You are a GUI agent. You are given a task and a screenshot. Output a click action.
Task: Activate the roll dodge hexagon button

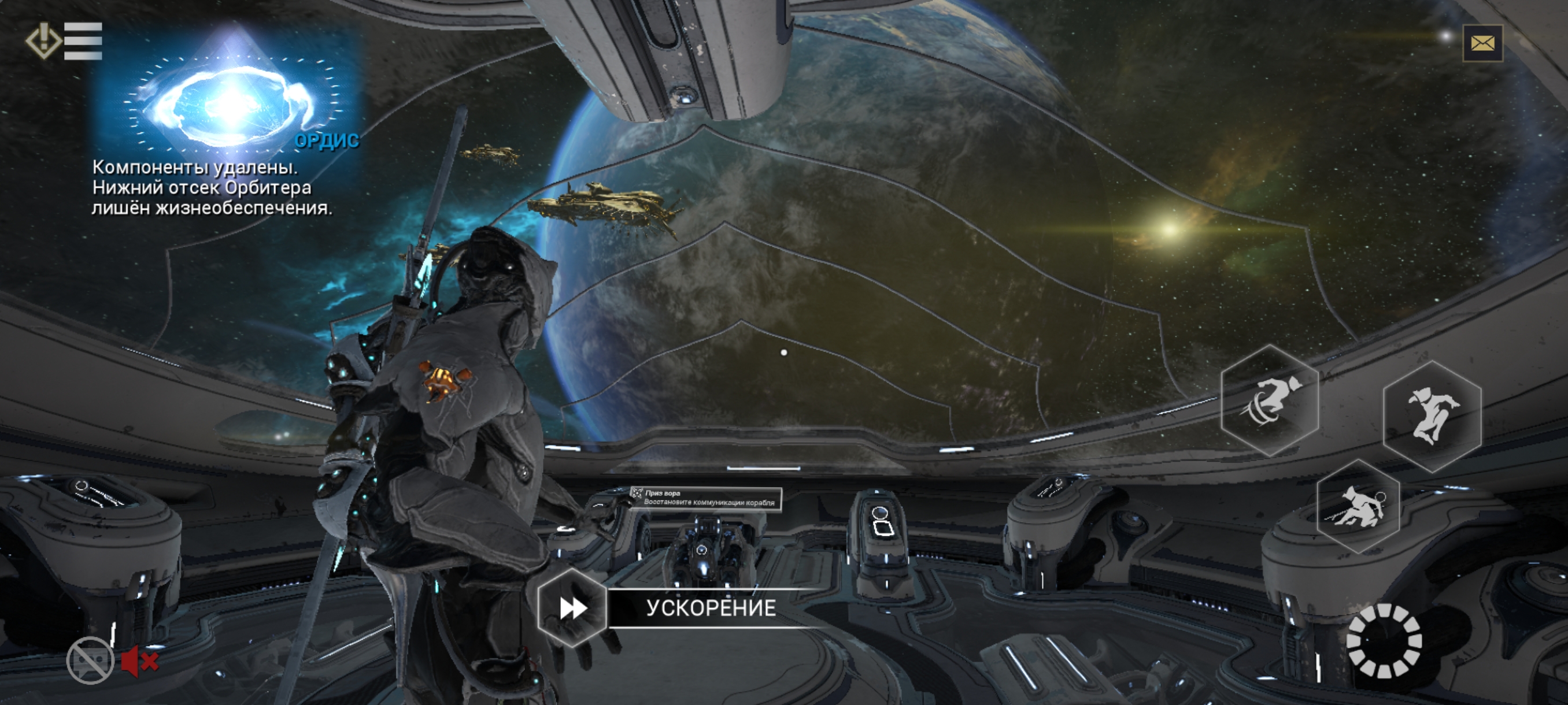tap(1270, 401)
